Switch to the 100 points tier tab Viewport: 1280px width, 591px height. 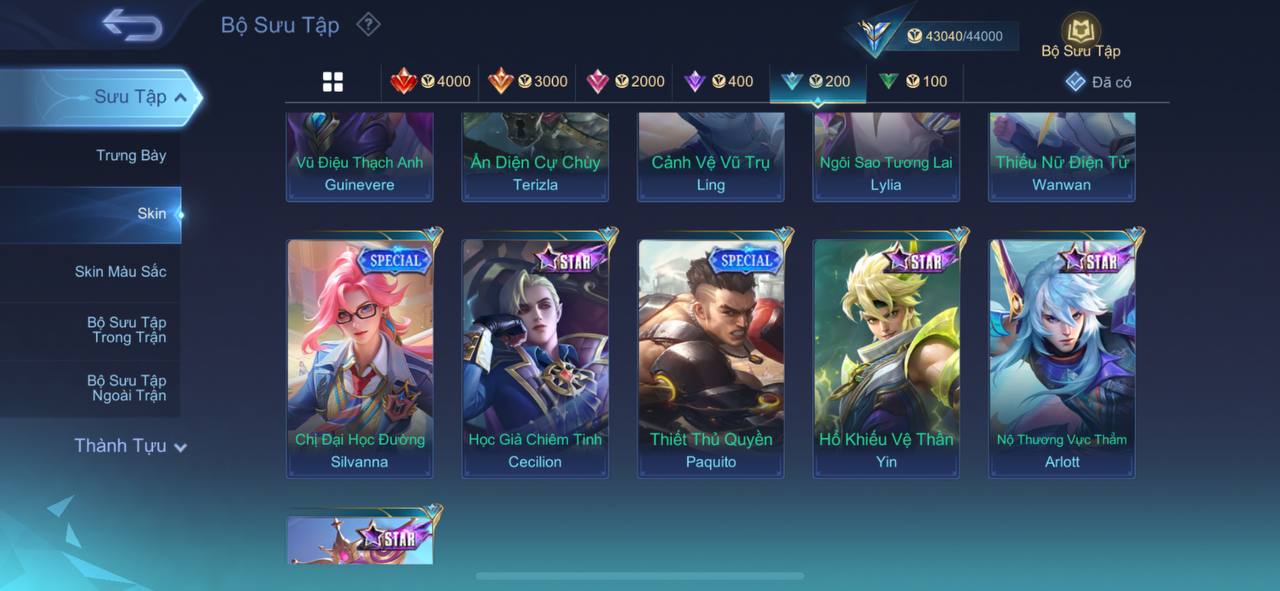click(913, 82)
